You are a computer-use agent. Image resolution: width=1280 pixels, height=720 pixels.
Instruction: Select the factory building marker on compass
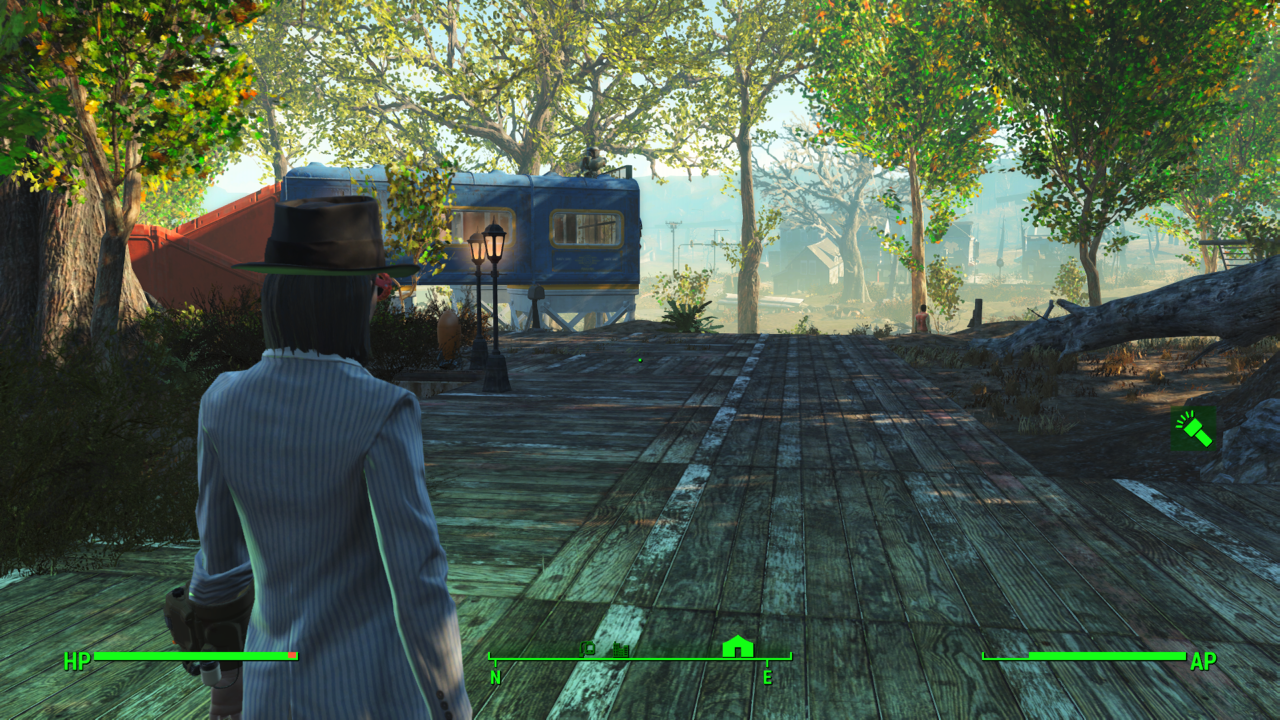(x=621, y=650)
